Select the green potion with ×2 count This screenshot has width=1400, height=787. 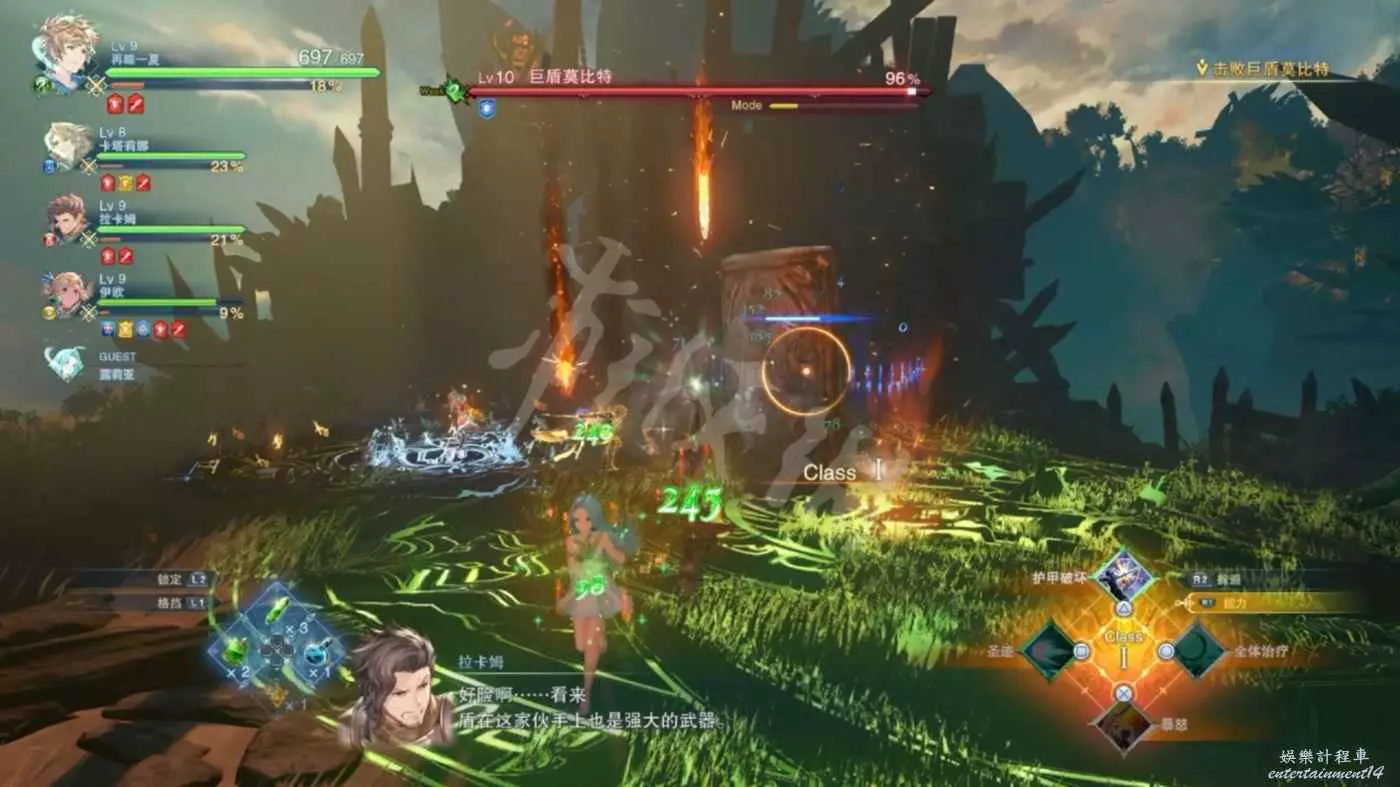pyautogui.click(x=236, y=652)
